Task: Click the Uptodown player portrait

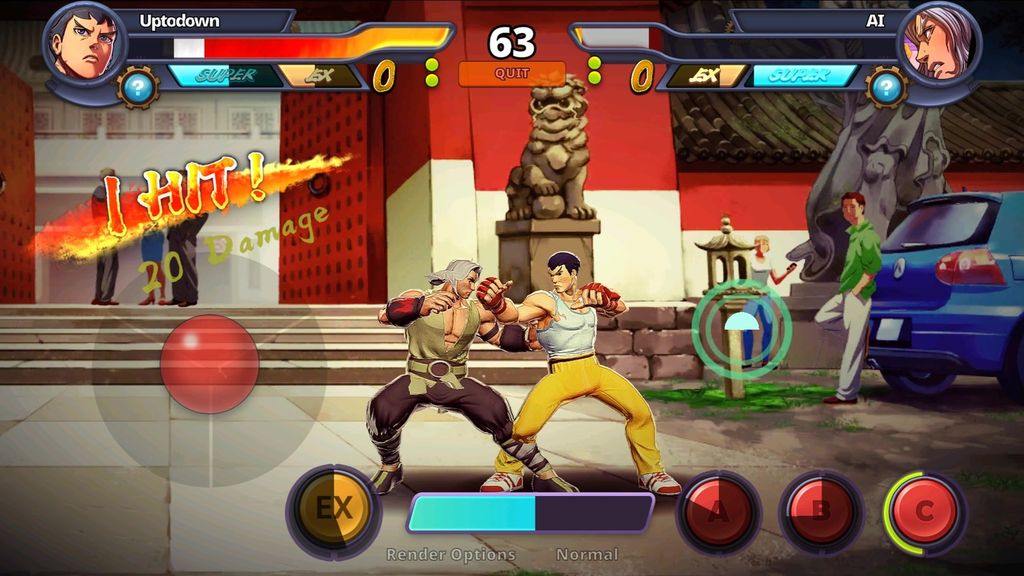Action: [x=85, y=43]
